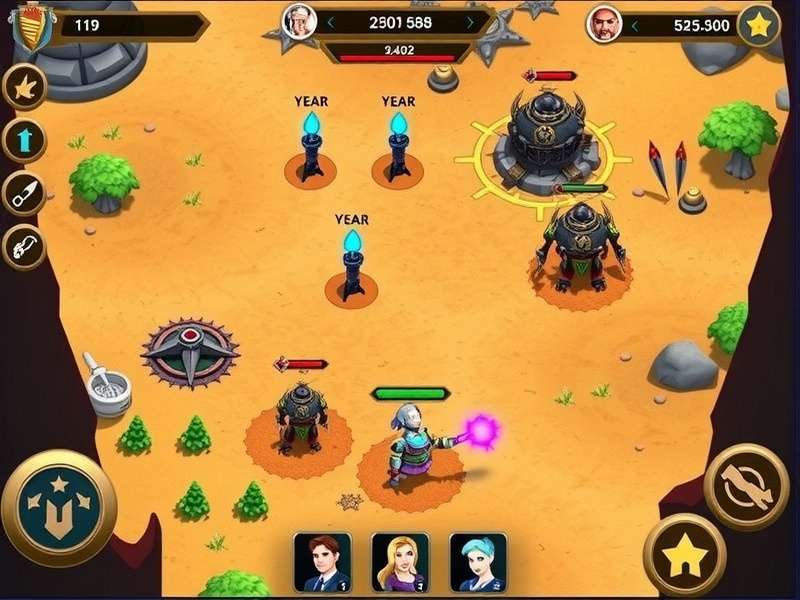Open the starburst ability button

(24, 87)
